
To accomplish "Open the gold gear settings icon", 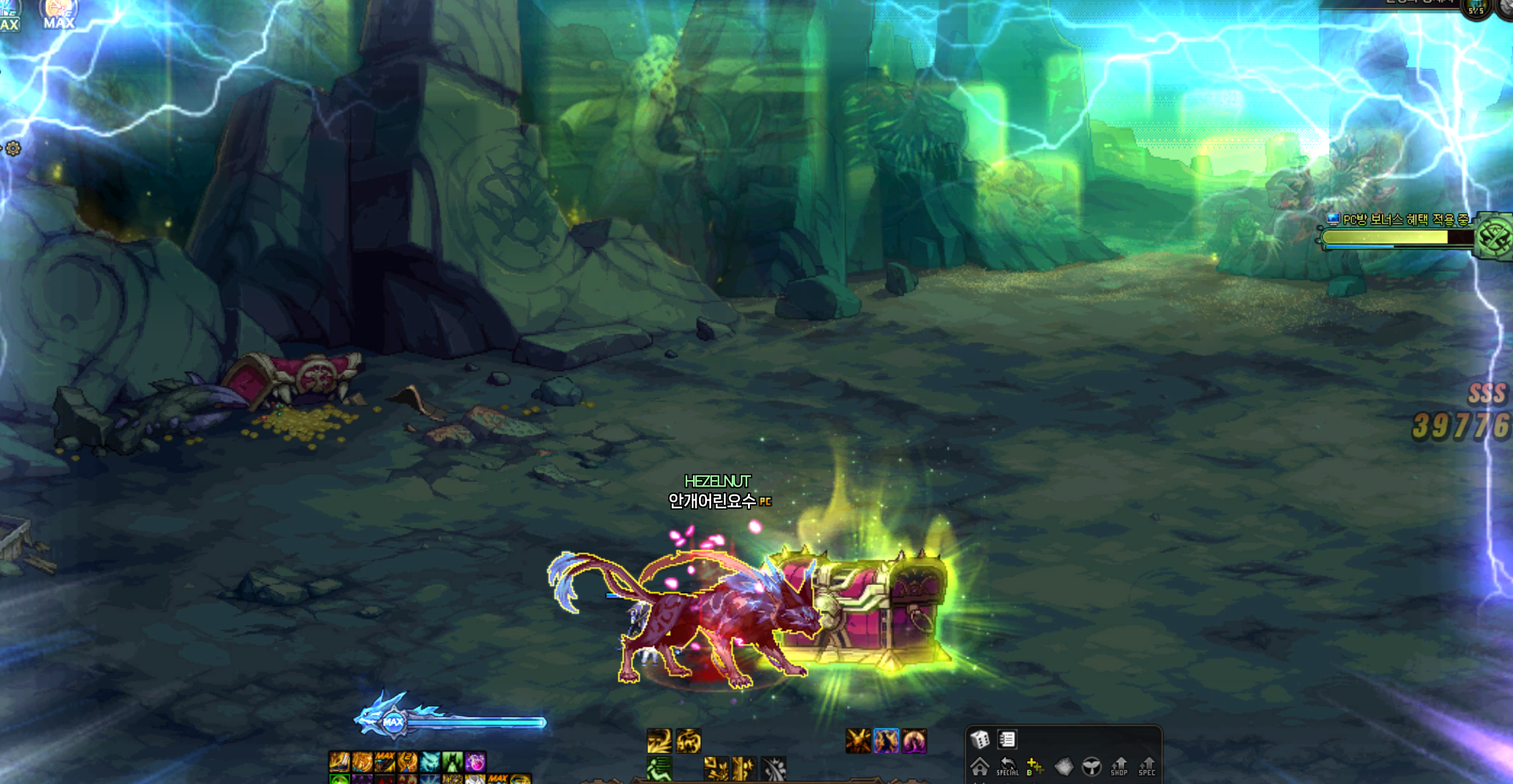I will tap(13, 148).
